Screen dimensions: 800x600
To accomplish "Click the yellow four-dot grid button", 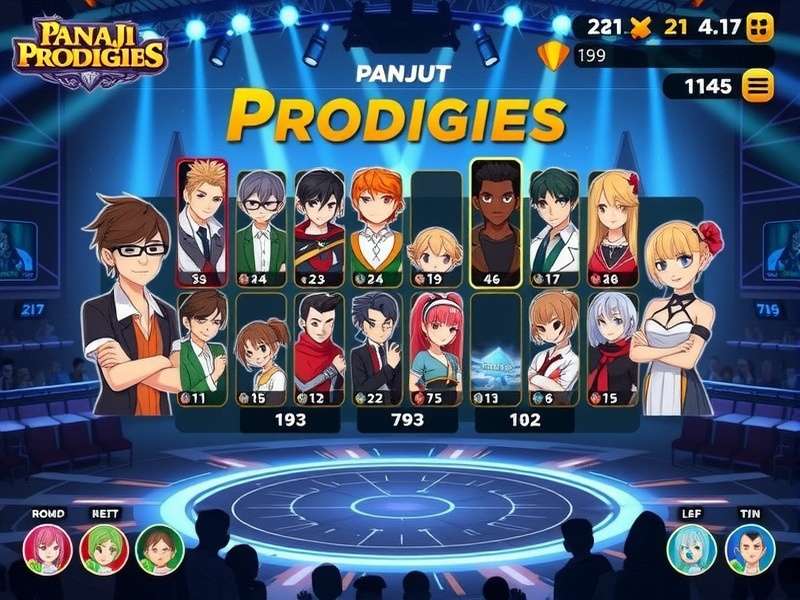I will (760, 27).
